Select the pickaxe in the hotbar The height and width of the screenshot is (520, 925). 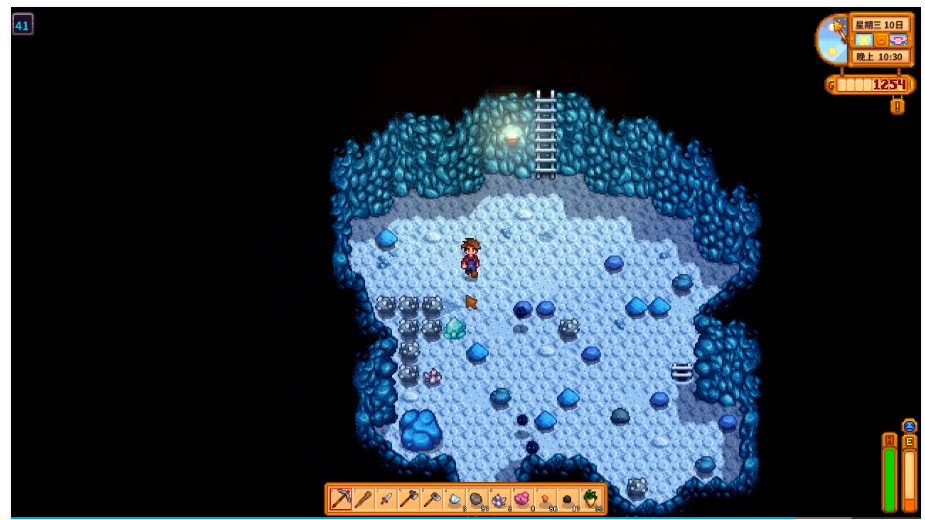(341, 498)
